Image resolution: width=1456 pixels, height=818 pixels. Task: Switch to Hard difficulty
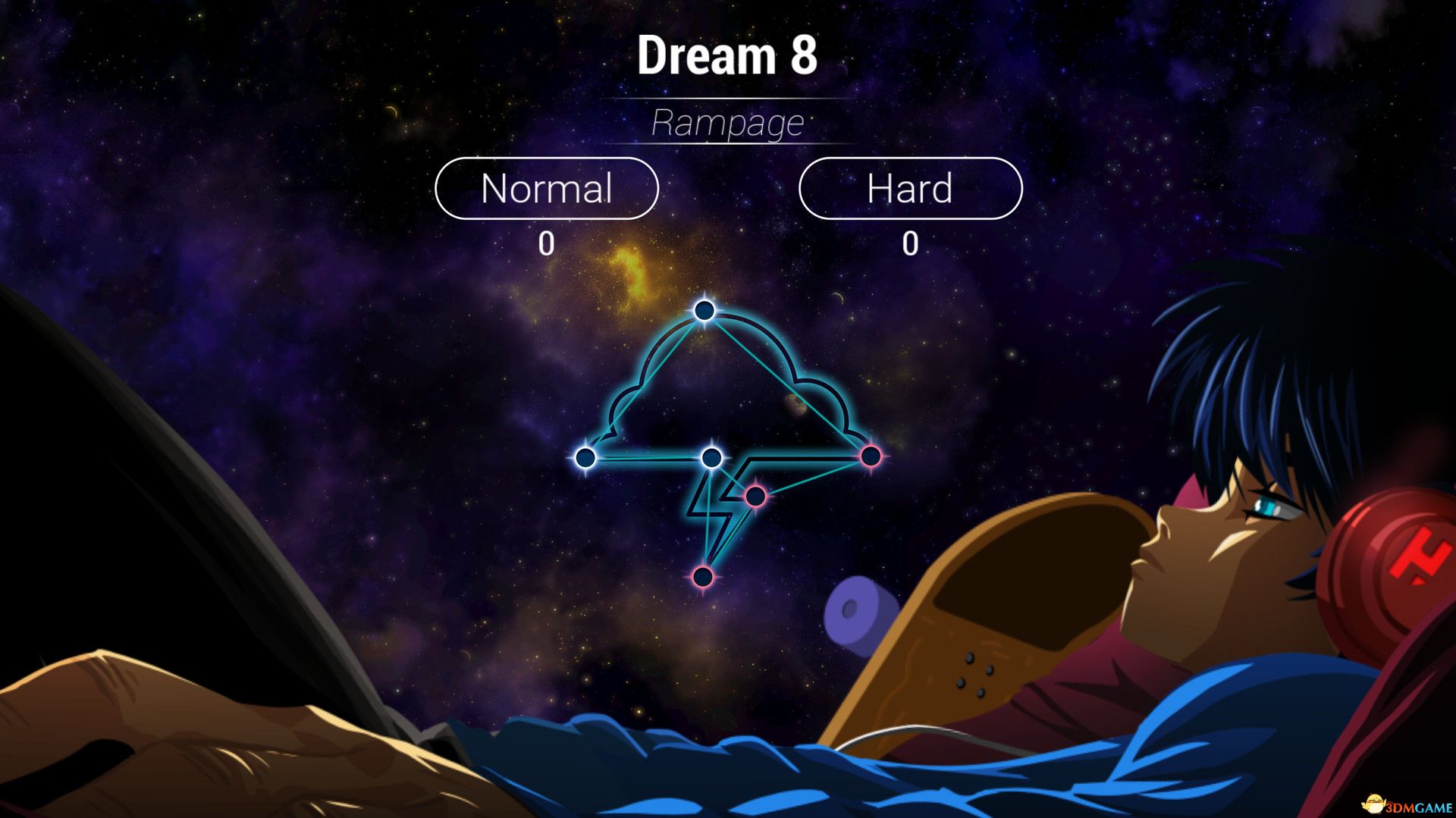(910, 189)
